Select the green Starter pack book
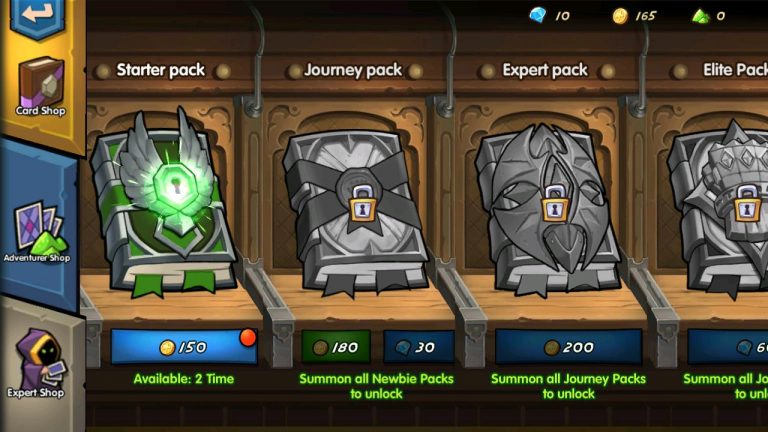768x432 pixels. click(x=165, y=205)
